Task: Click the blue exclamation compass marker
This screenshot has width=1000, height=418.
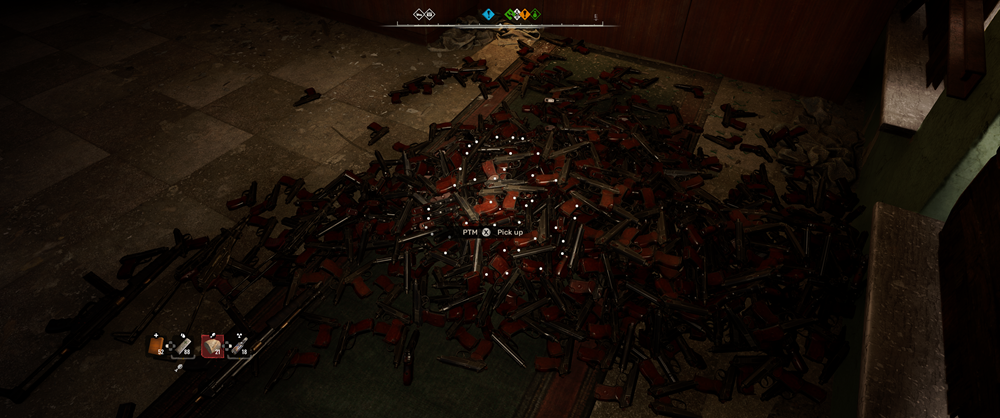Action: 489,14
